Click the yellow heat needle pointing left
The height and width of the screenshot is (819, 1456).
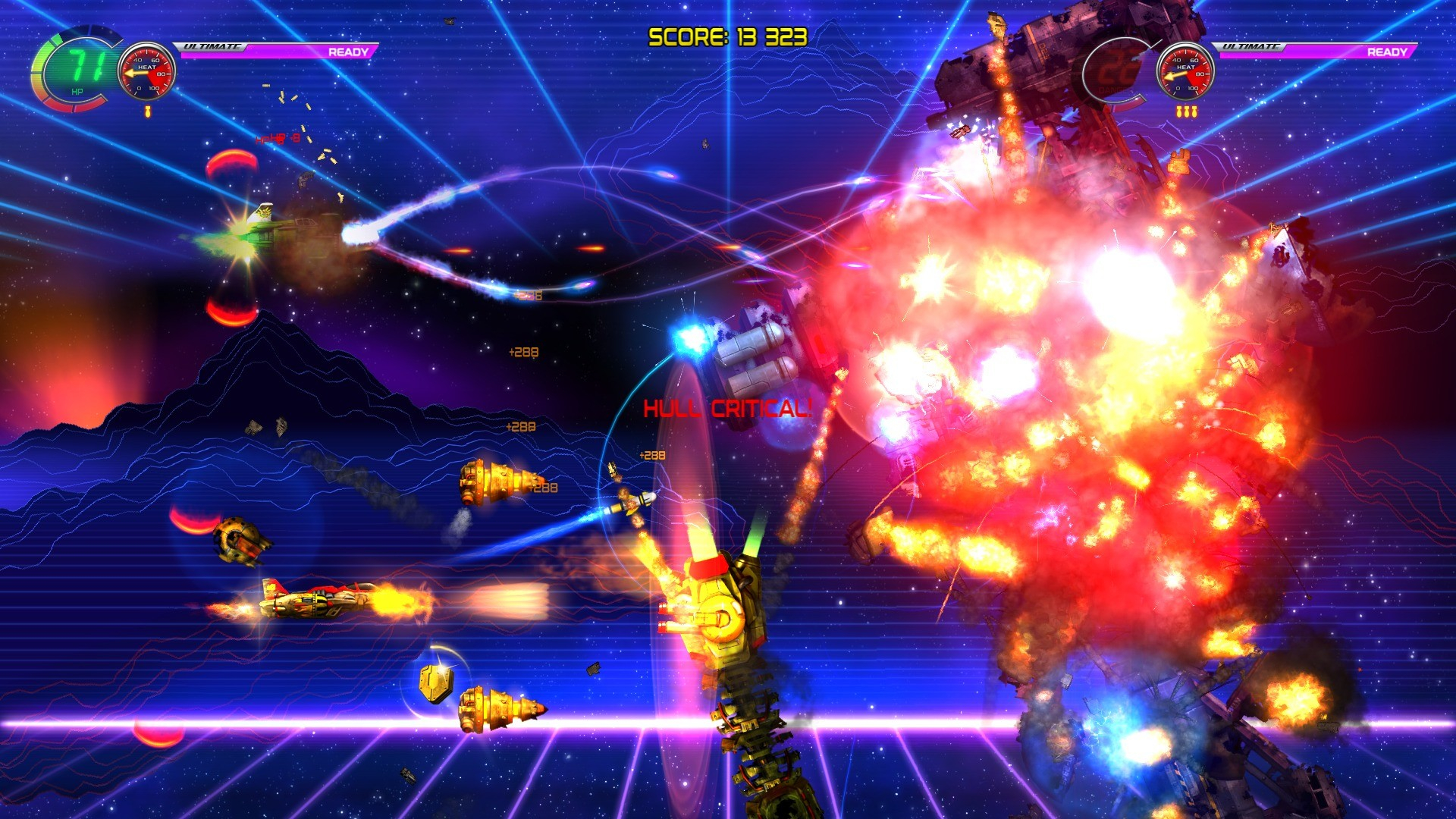(x=136, y=73)
